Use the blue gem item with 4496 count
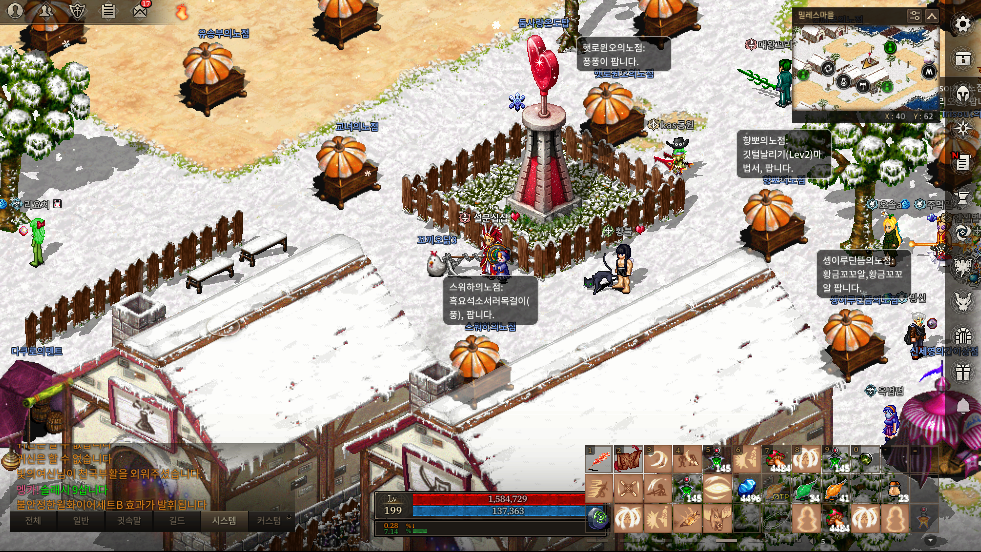This screenshot has height=552, width=981. click(x=747, y=489)
